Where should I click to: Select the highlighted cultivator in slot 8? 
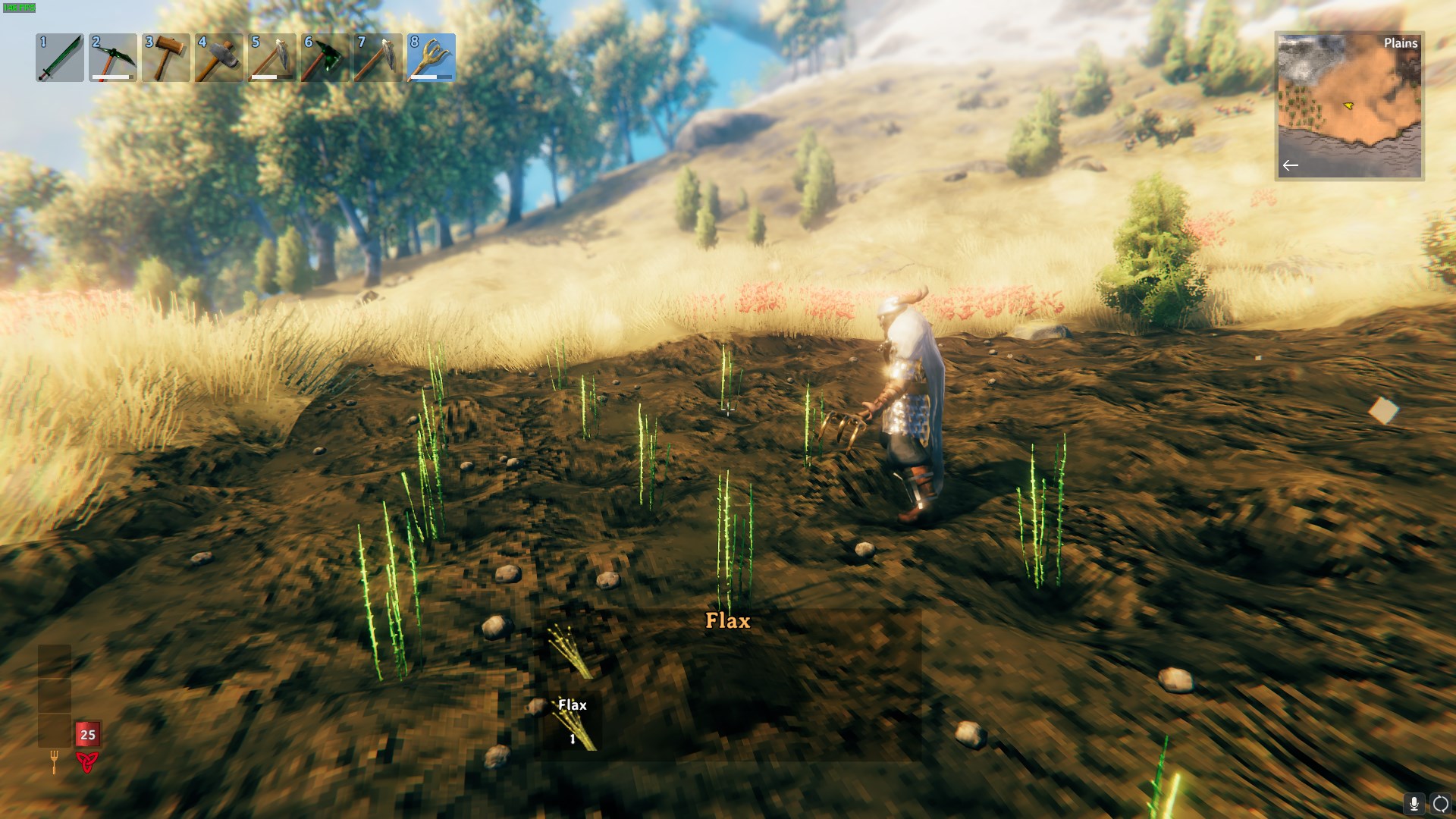431,58
